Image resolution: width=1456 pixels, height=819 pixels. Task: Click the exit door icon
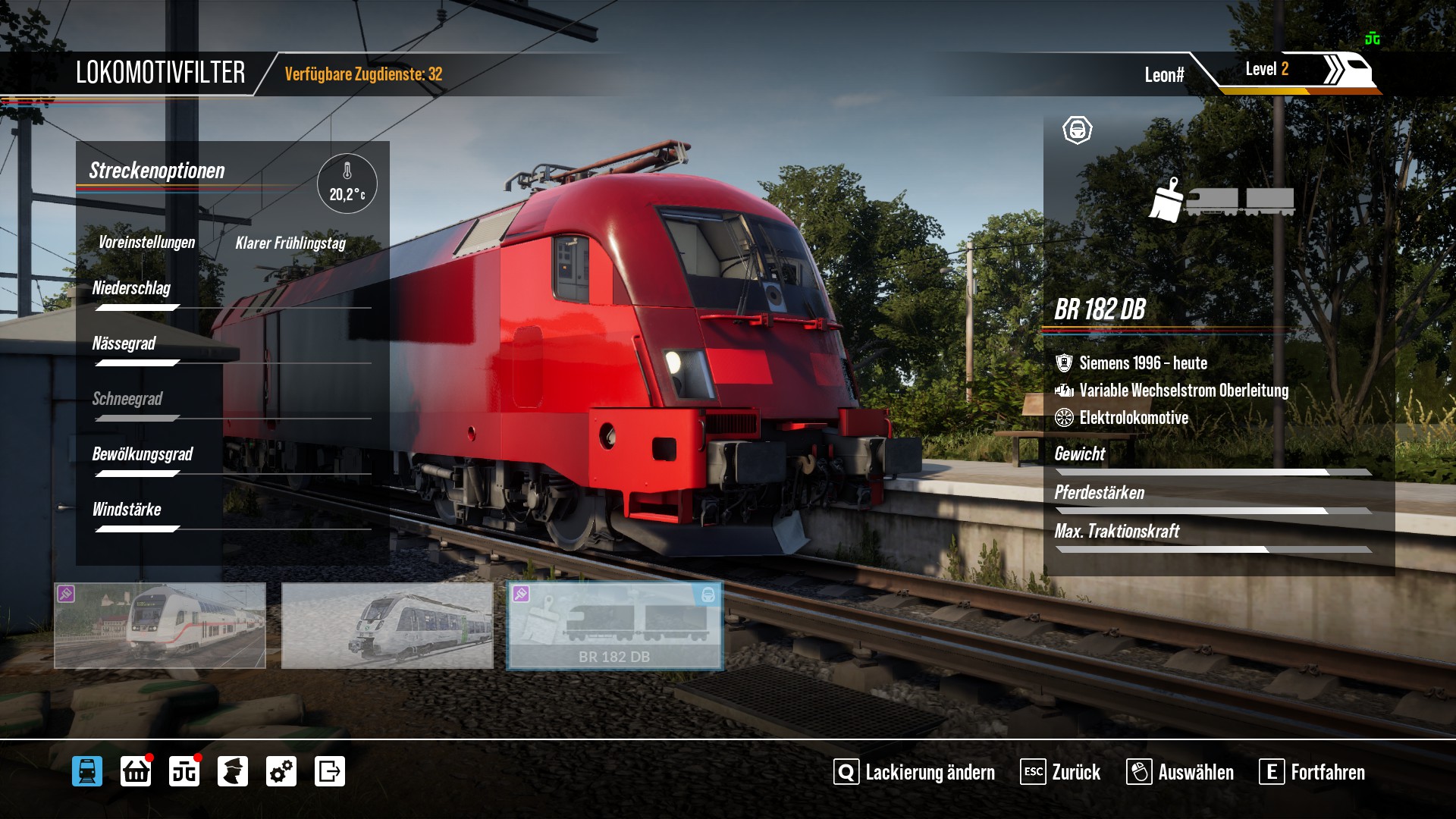[330, 771]
